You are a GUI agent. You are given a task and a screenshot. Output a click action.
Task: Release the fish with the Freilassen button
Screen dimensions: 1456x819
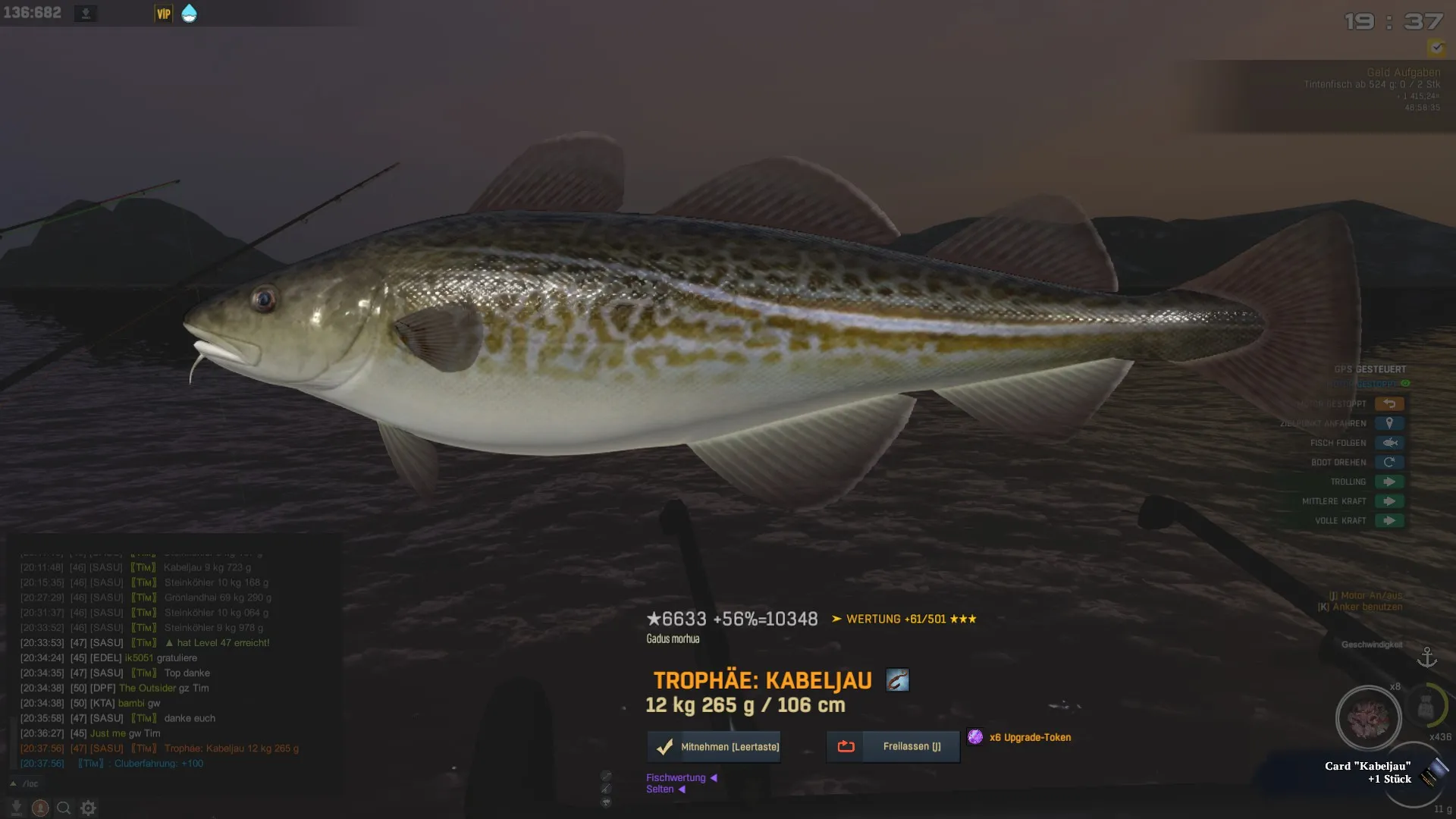click(x=893, y=747)
